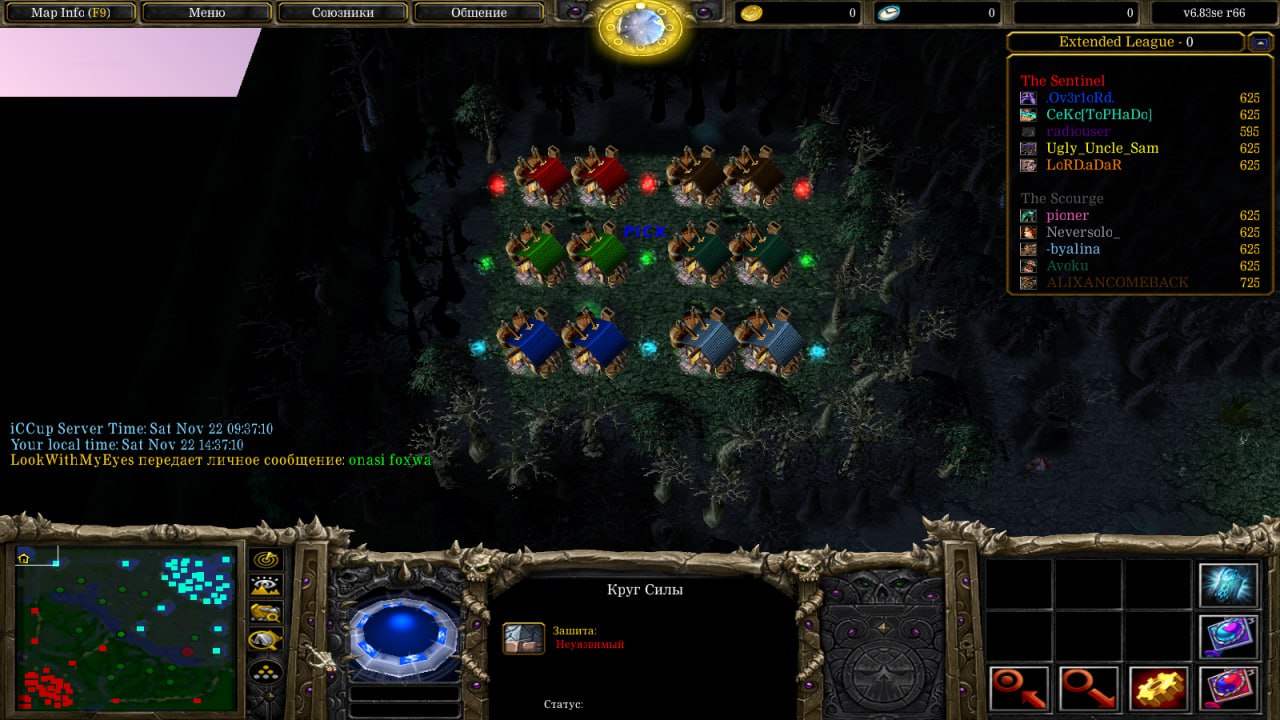The width and height of the screenshot is (1280, 720).
Task: Activate the glowing blue rune ability icon
Action: pos(1228,586)
